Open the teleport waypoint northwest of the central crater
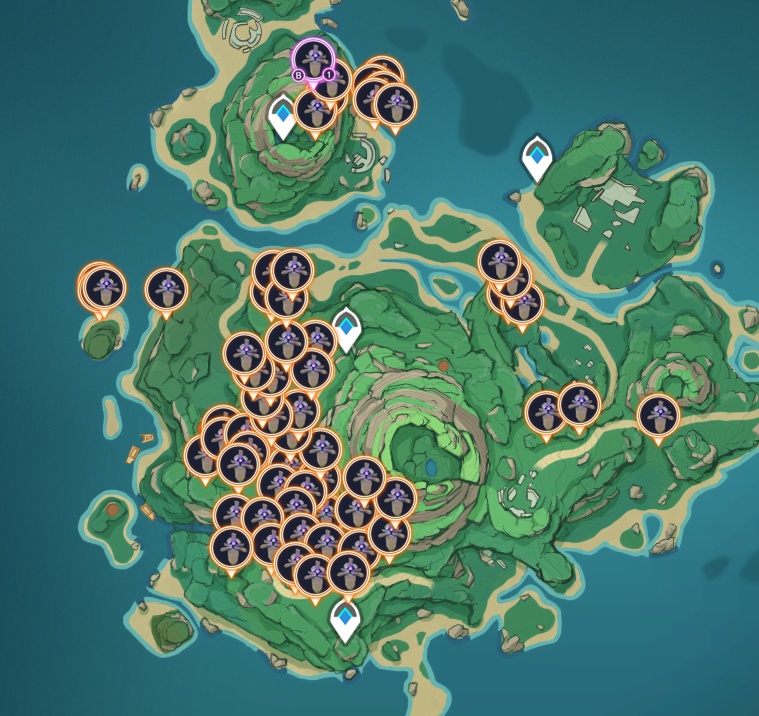 coord(346,329)
